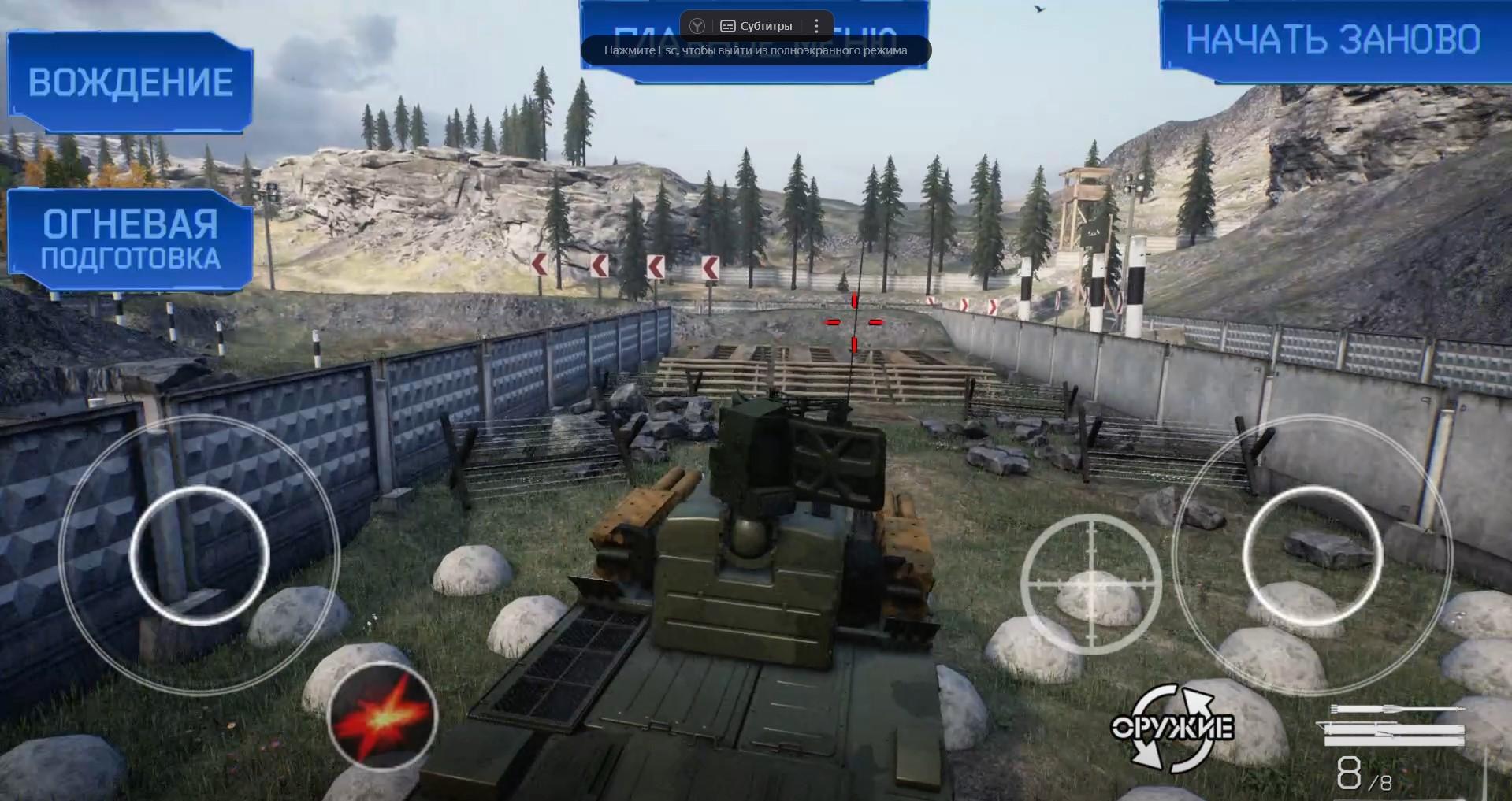The width and height of the screenshot is (1512, 801).
Task: Open the Вождение driving mode
Action: [130, 83]
